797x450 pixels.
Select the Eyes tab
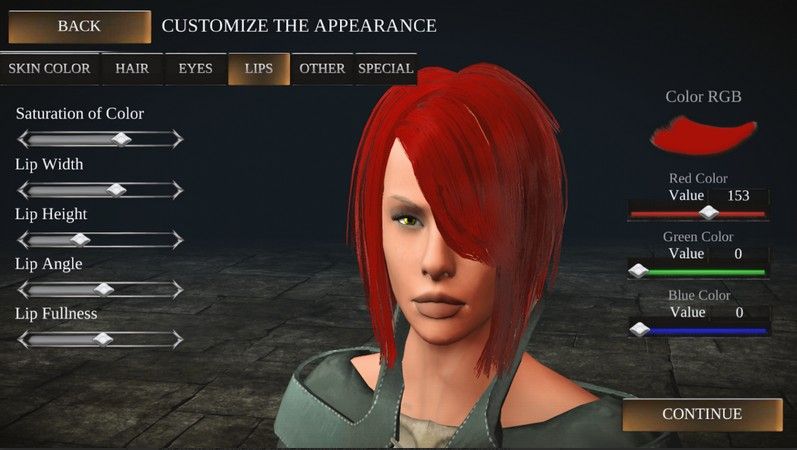point(195,69)
